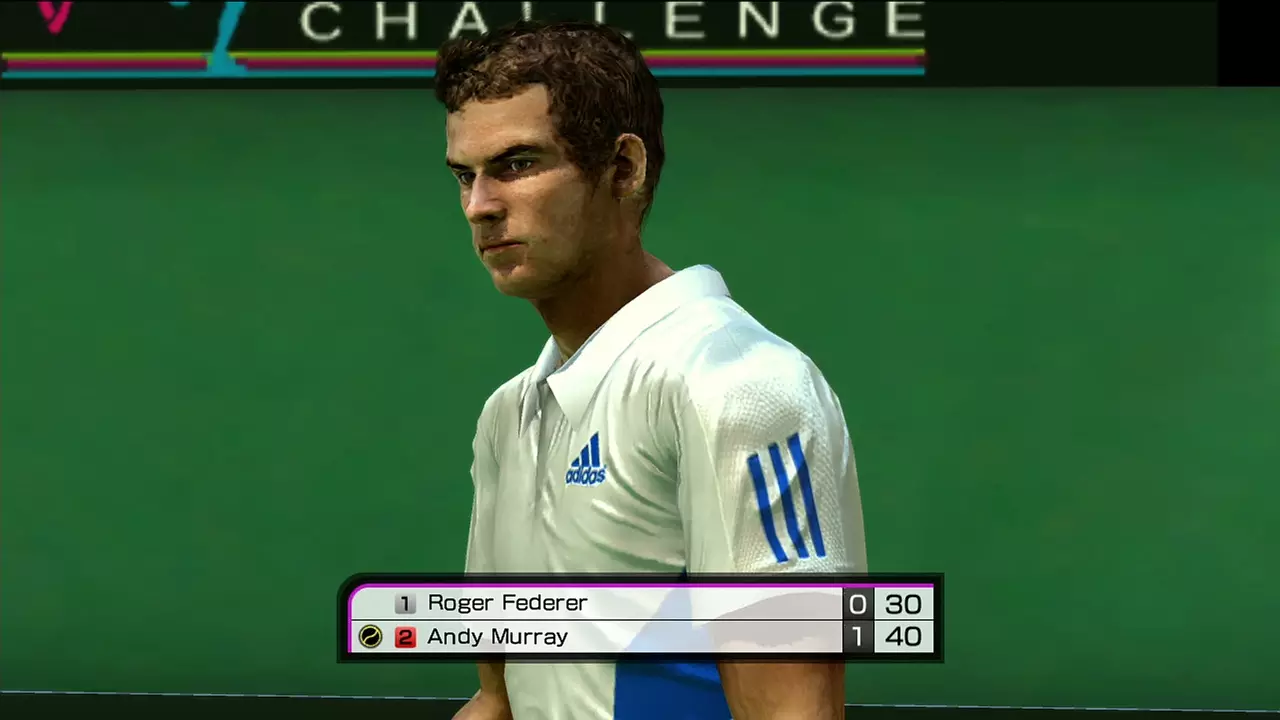Toggle Roger Federer's scoreboard row
This screenshot has width=1280, height=720.
pos(640,603)
